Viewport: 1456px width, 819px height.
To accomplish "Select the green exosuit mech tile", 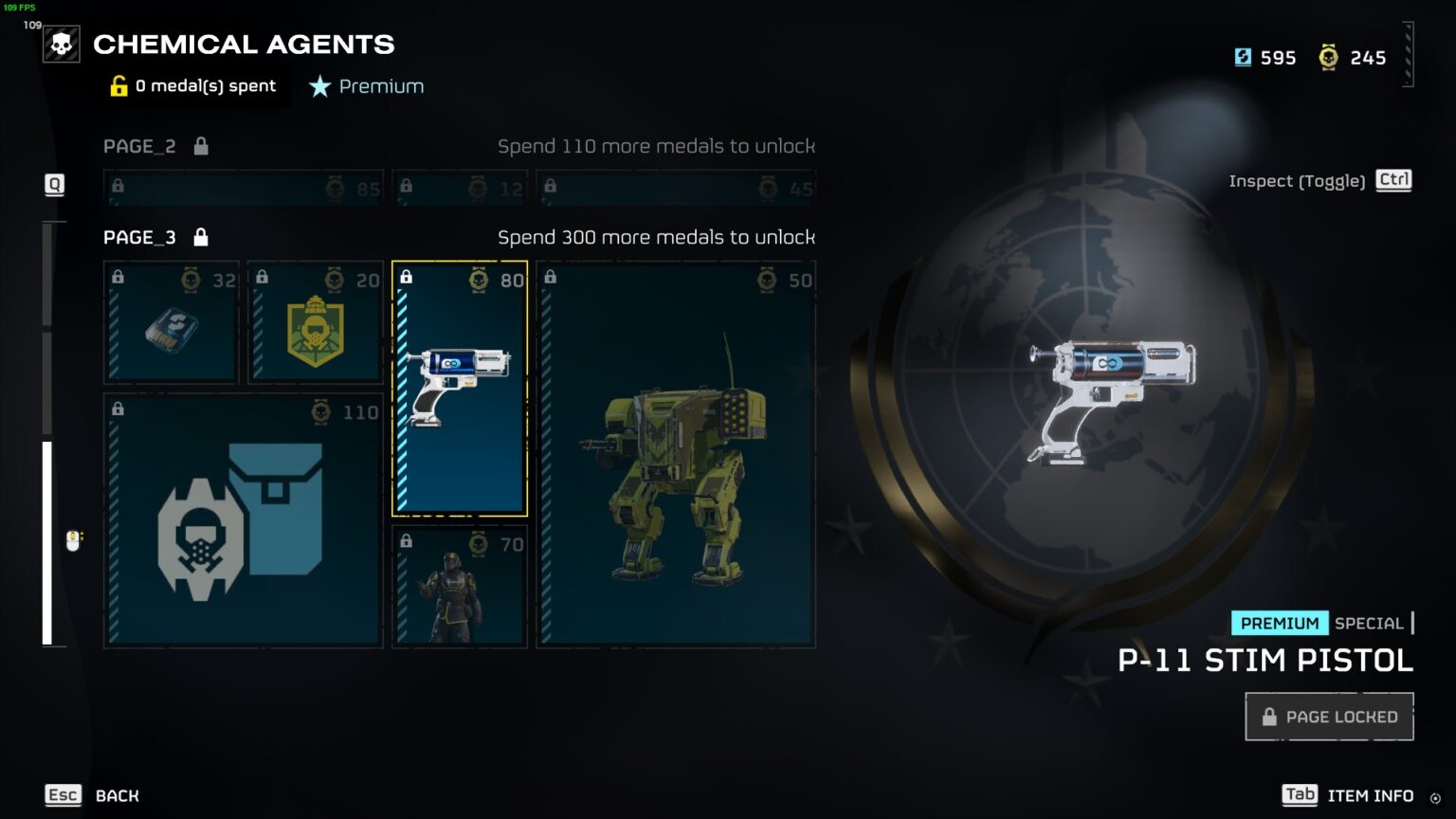I will 676,455.
